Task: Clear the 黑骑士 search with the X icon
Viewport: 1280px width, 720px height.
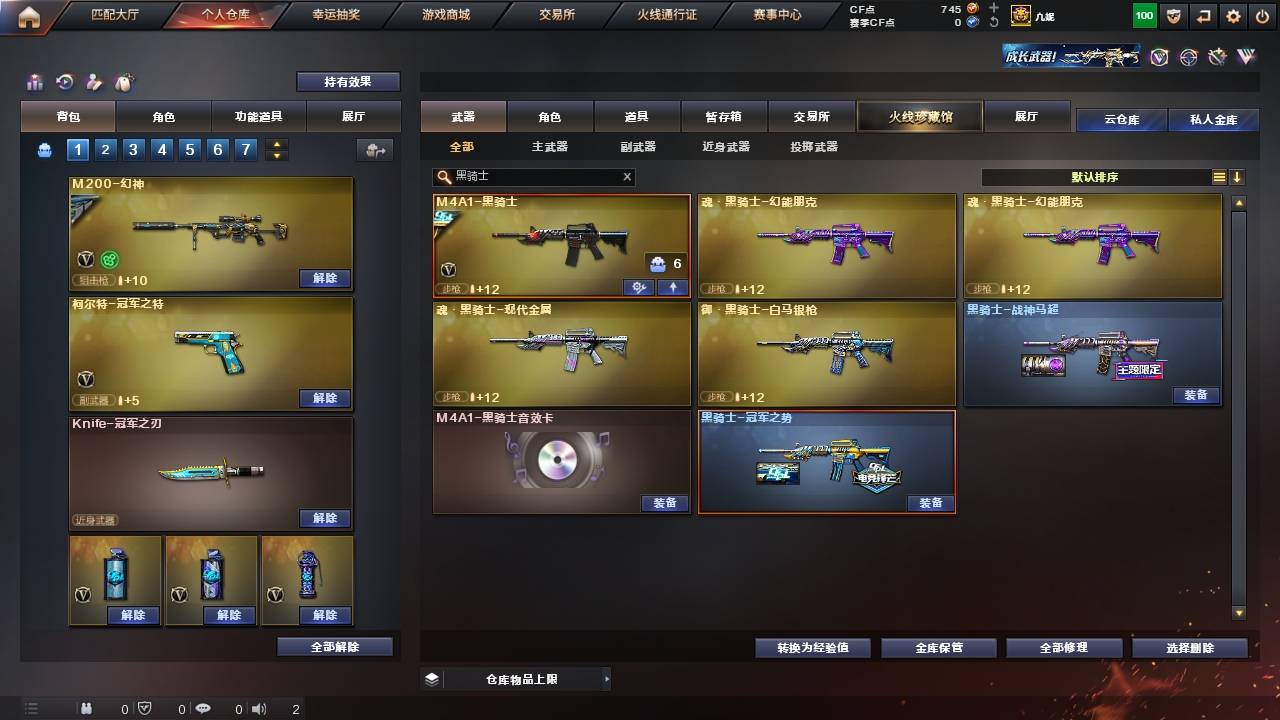Action: click(625, 177)
